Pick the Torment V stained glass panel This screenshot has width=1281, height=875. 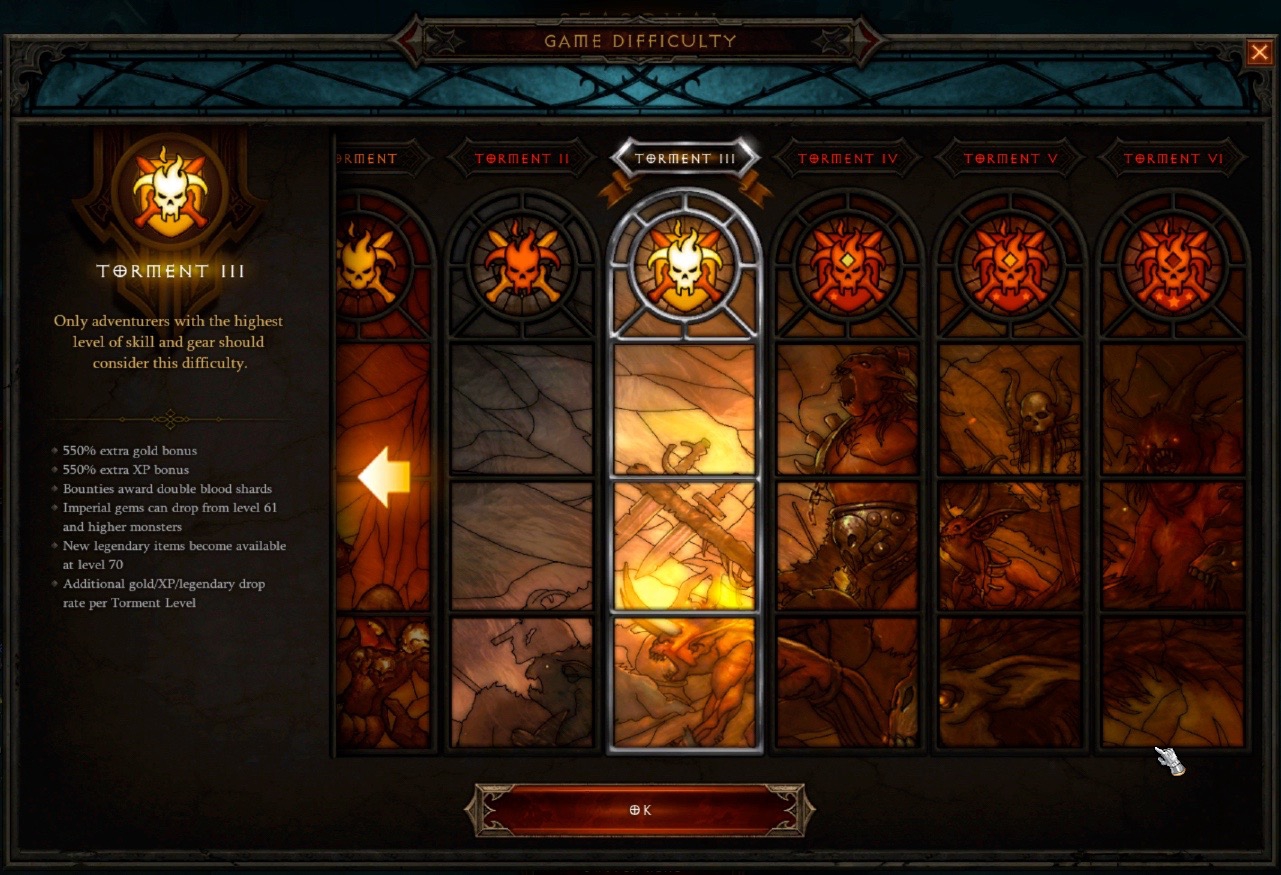pos(1010,470)
